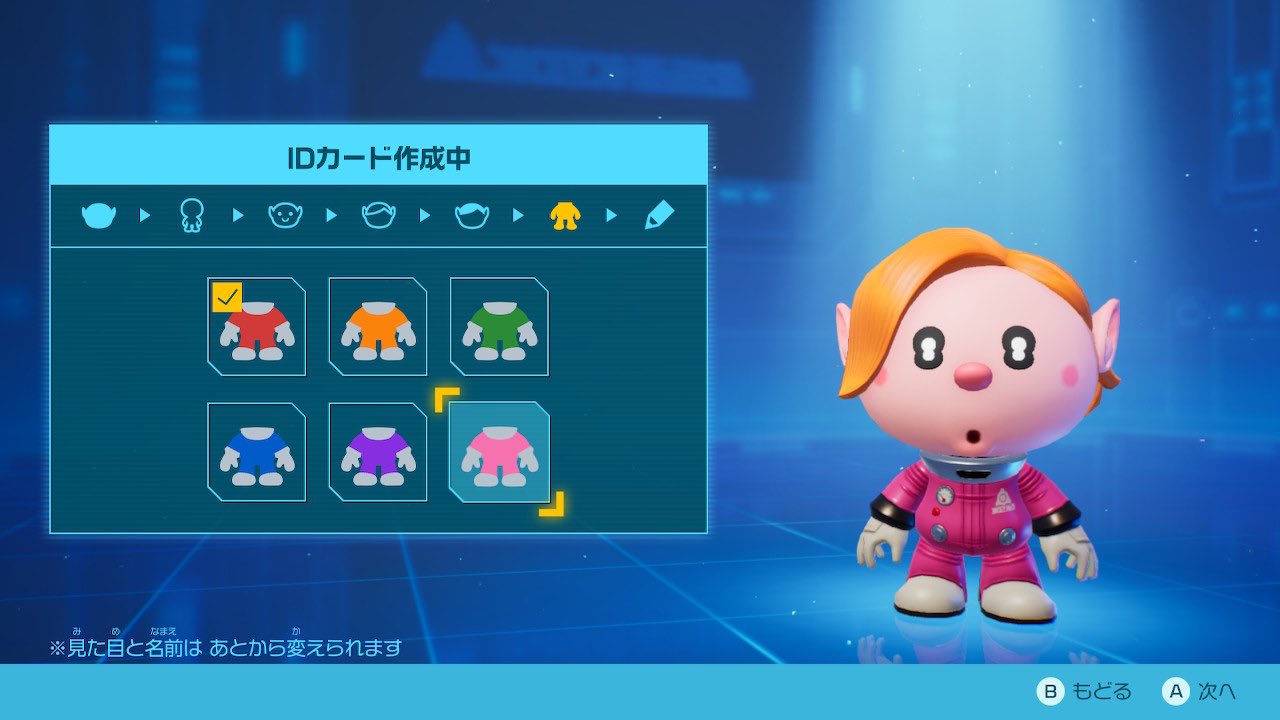Pick the green suit tile

point(499,327)
